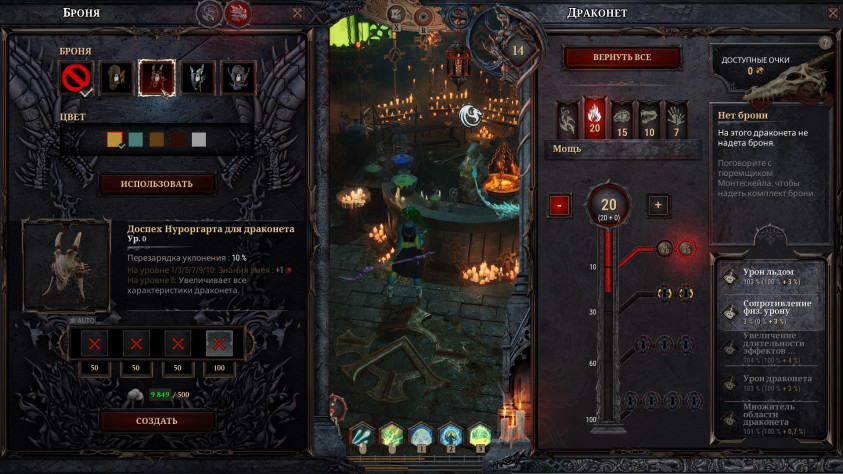Open the question mark help icon
Screen dimensions: 843x474
[825, 42]
